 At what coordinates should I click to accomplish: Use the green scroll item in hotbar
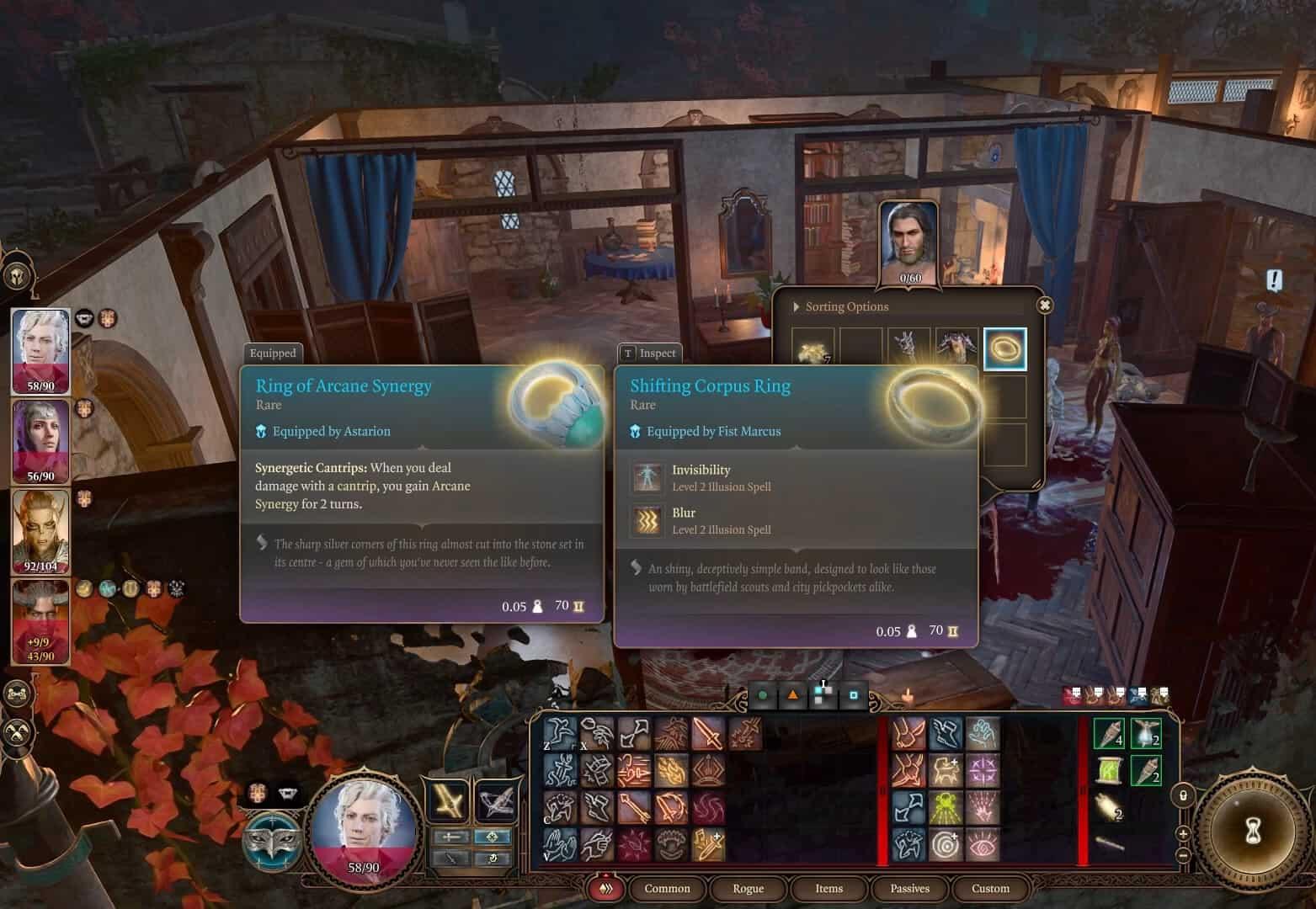1110,769
